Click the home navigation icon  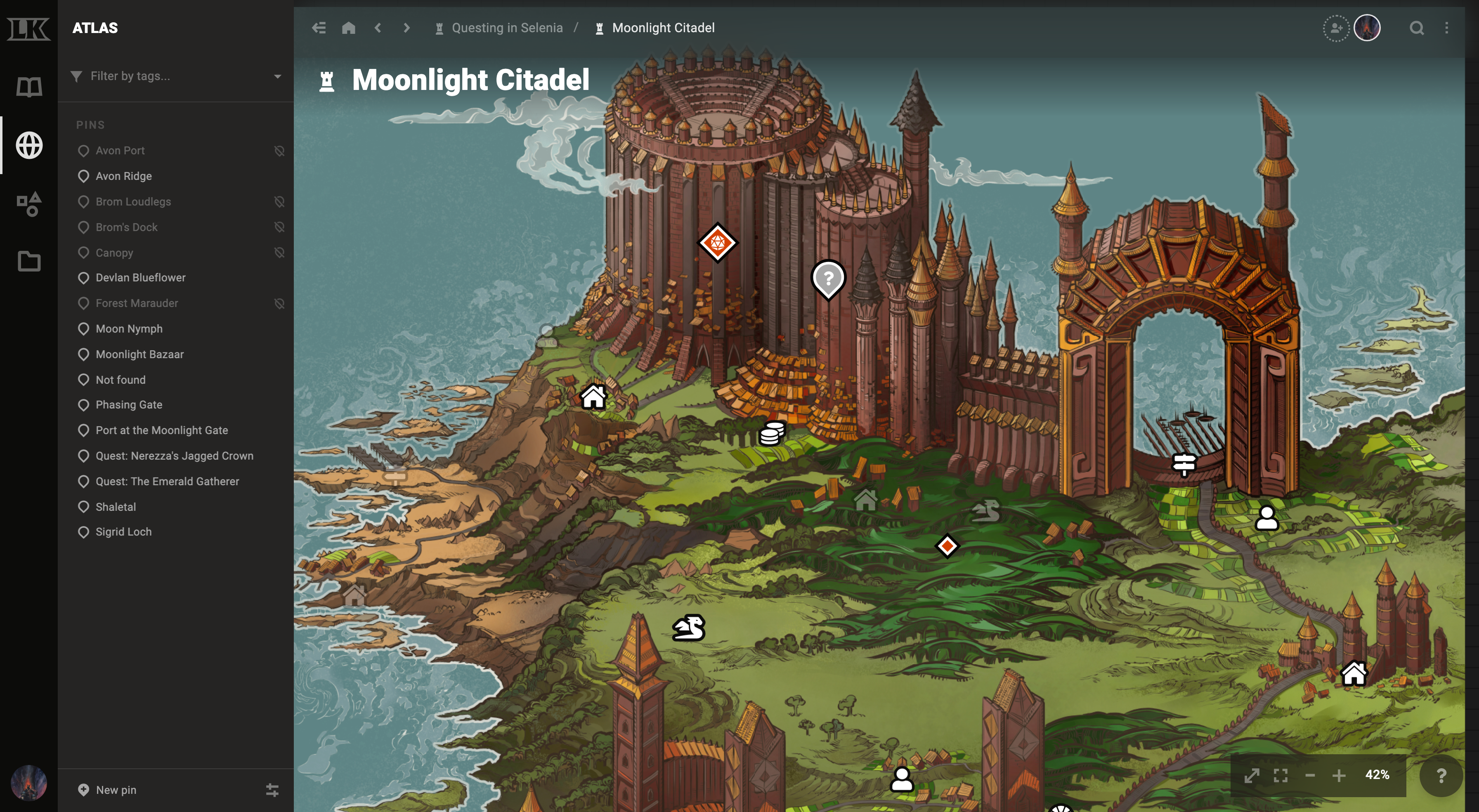coord(349,28)
